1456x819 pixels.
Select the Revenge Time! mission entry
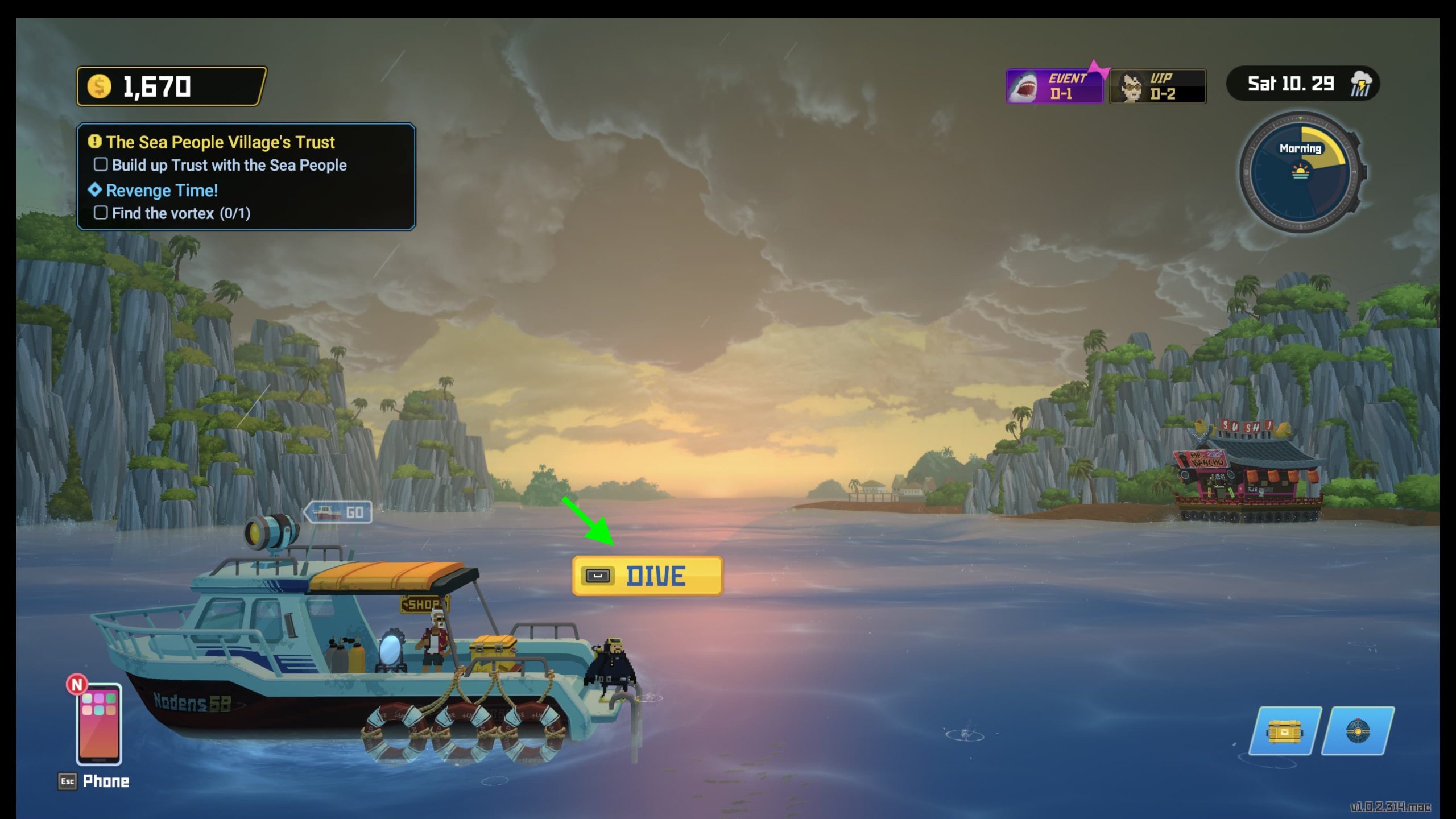162,191
